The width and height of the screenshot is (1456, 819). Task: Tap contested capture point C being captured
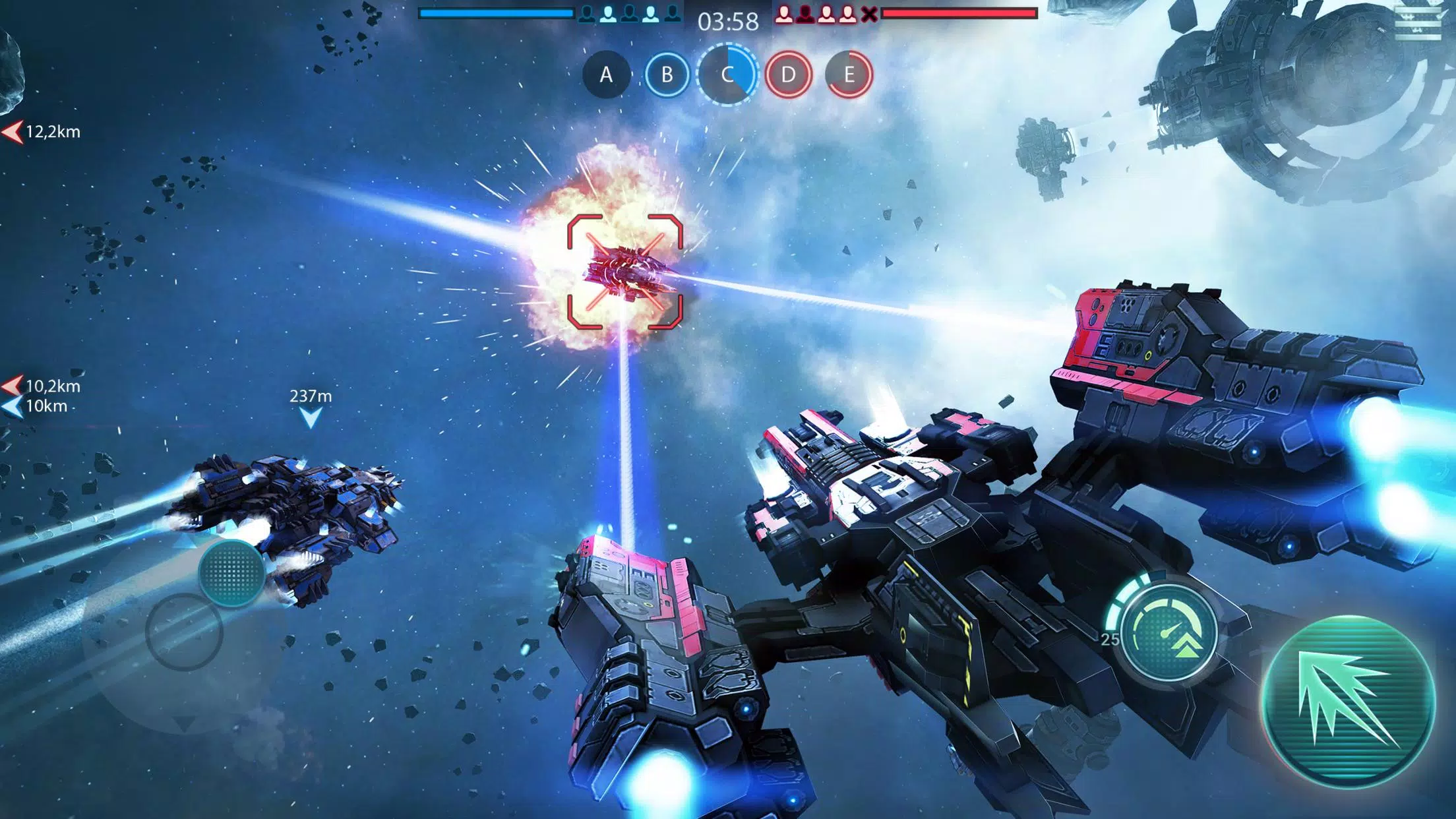point(727,75)
